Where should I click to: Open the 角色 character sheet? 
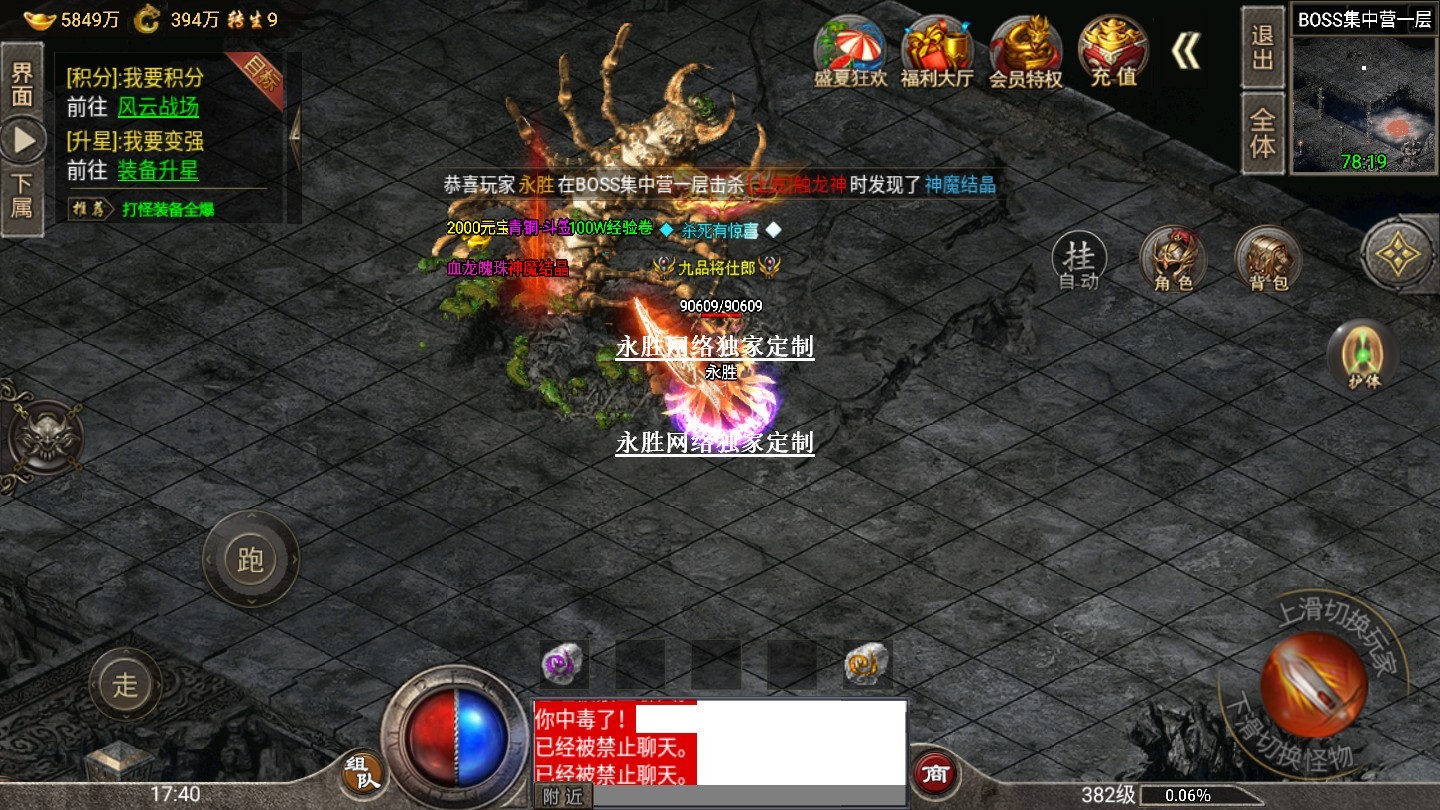(x=1173, y=260)
